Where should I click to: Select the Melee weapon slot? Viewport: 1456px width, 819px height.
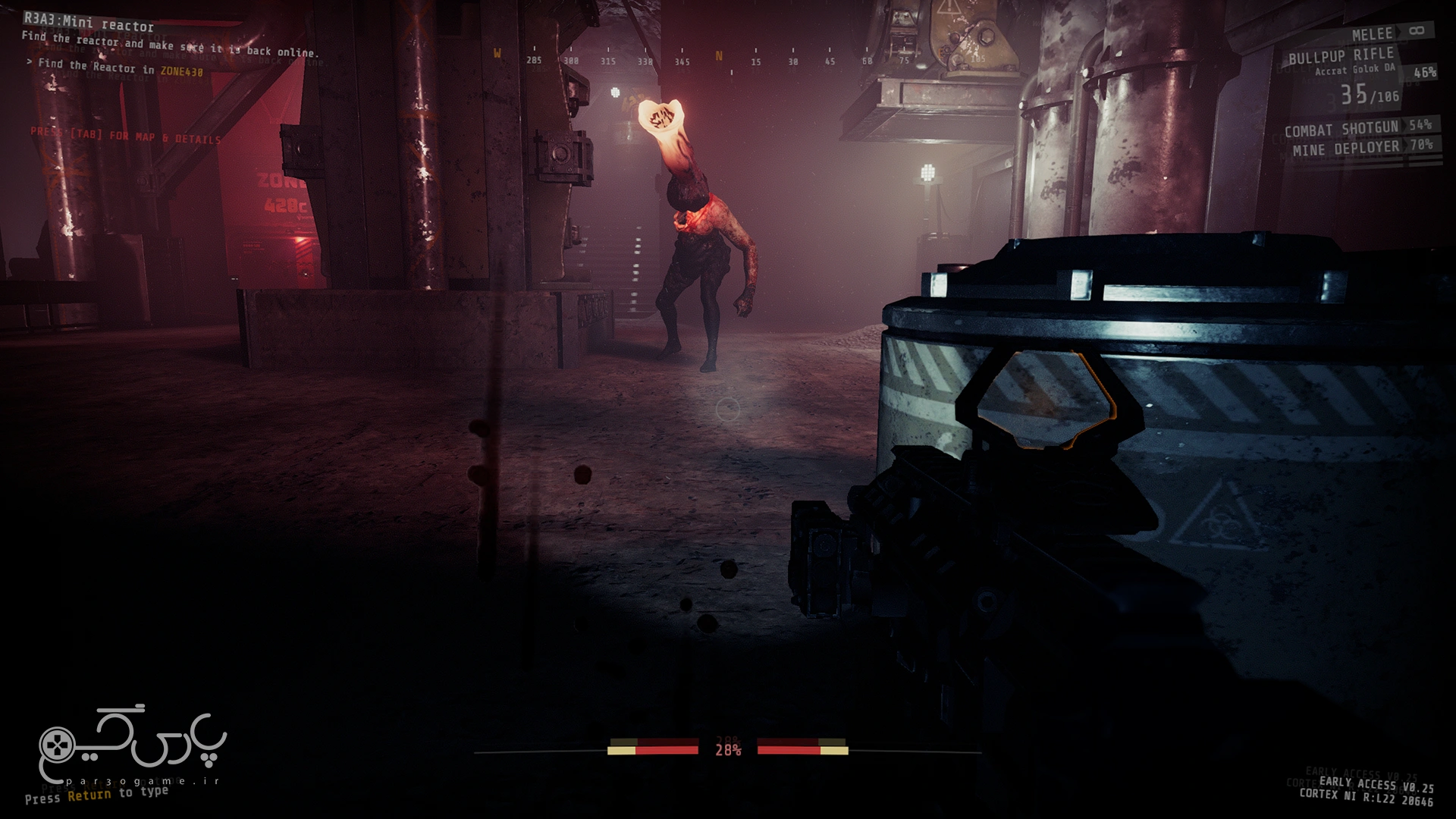pos(1373,34)
